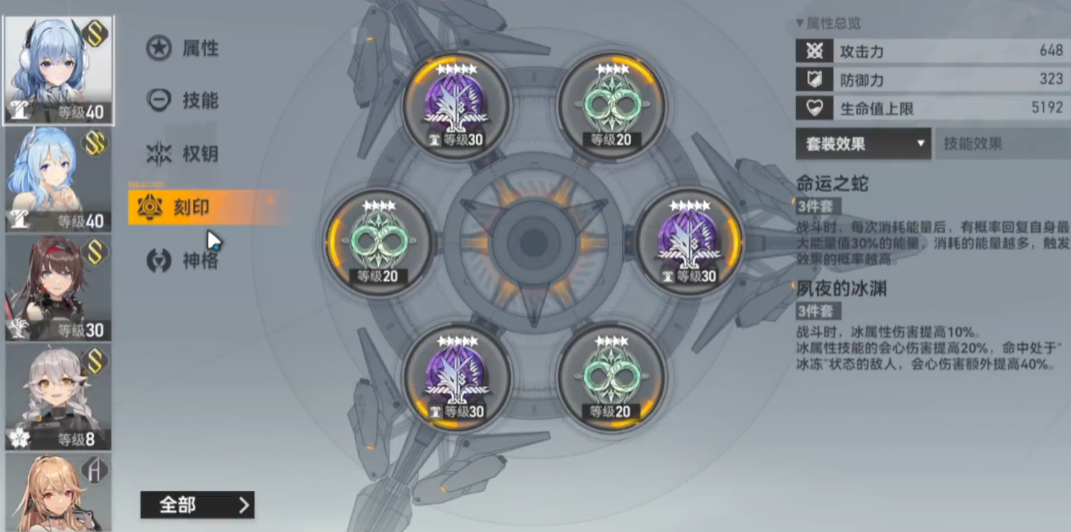The image size is (1071, 532).
Task: Show the 神格 section
Action: [x=183, y=261]
